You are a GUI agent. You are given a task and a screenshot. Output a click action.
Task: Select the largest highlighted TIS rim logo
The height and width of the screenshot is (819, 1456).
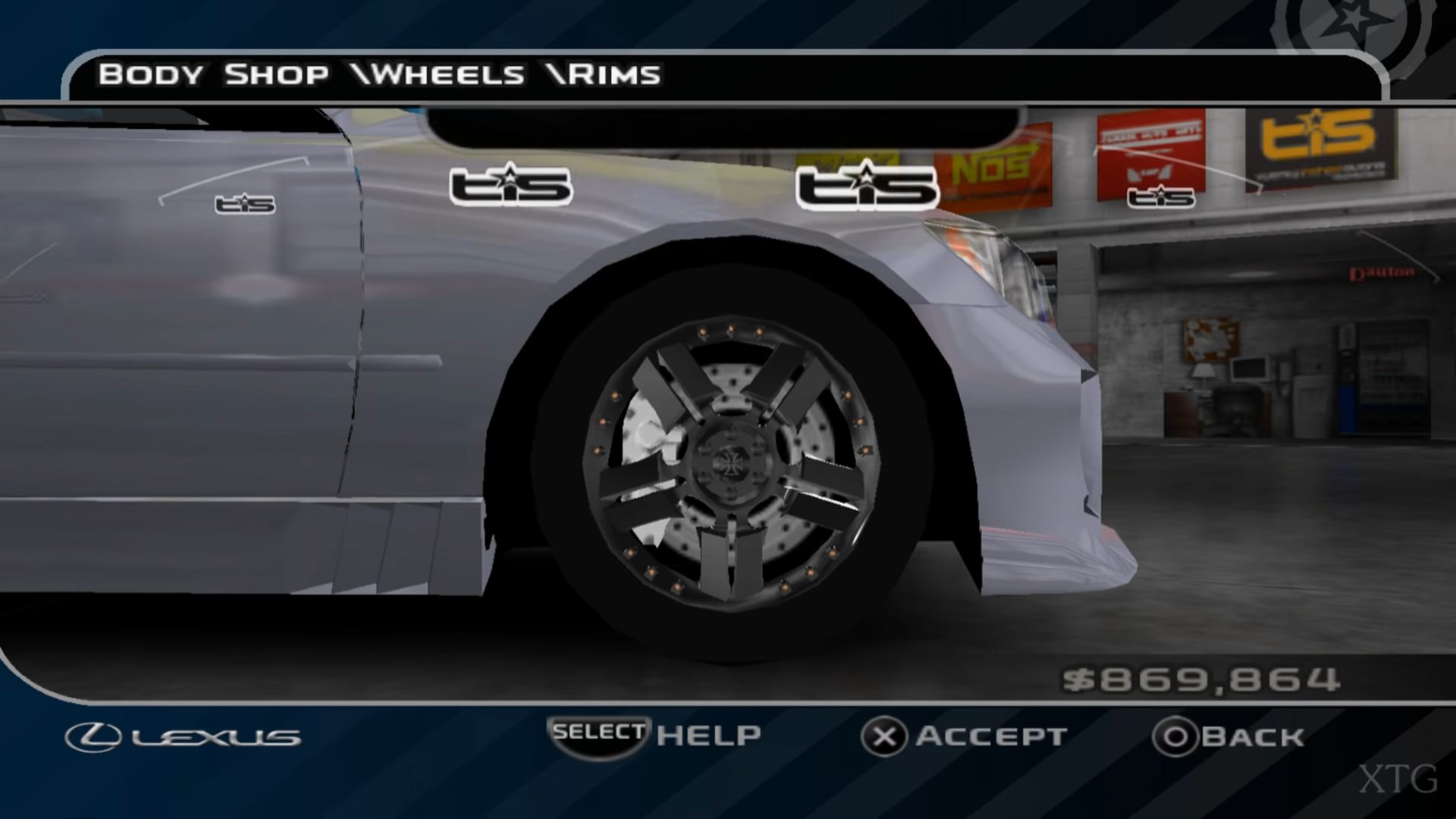[867, 186]
